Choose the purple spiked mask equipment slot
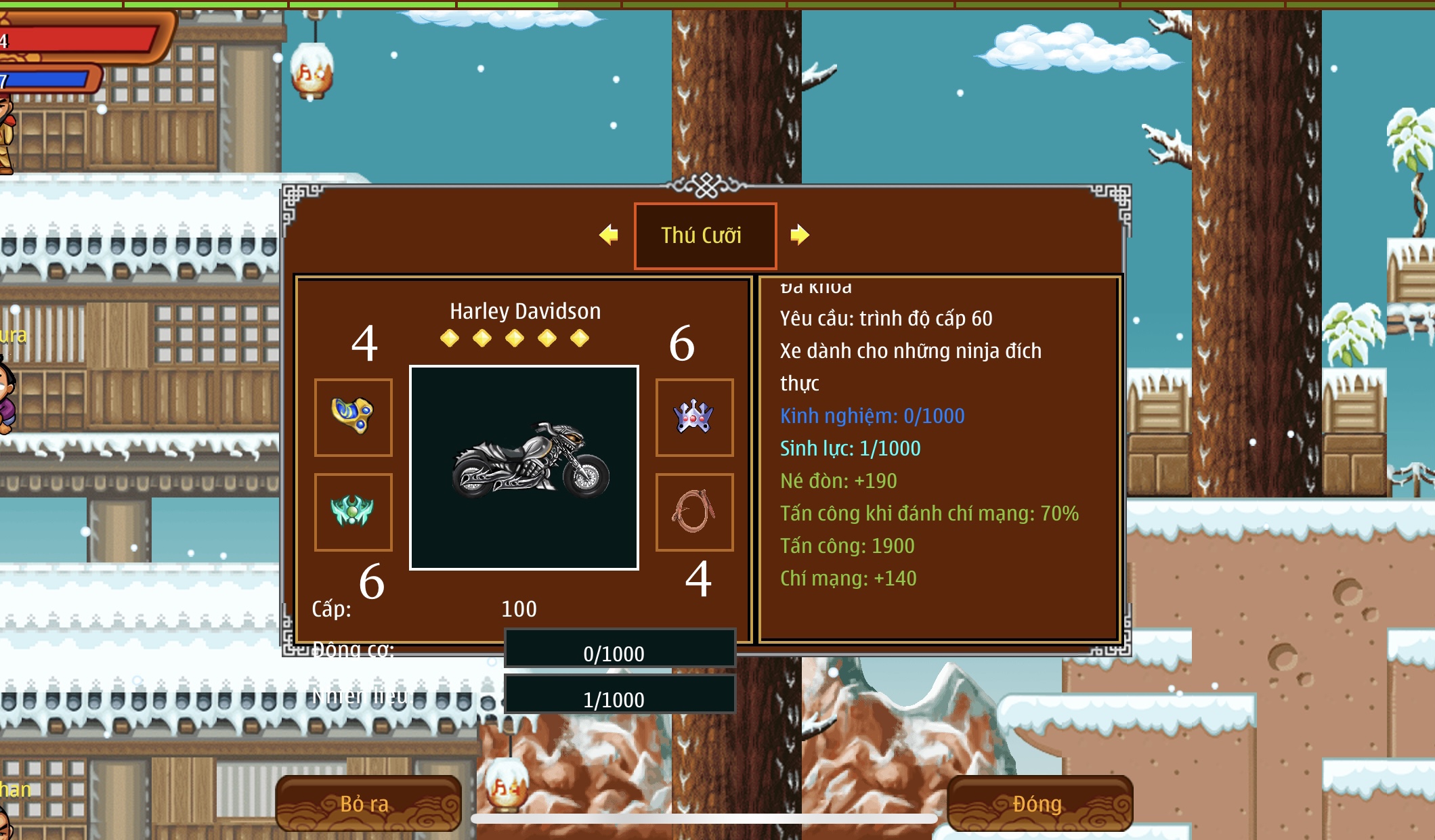The height and width of the screenshot is (840, 1435). coord(694,417)
